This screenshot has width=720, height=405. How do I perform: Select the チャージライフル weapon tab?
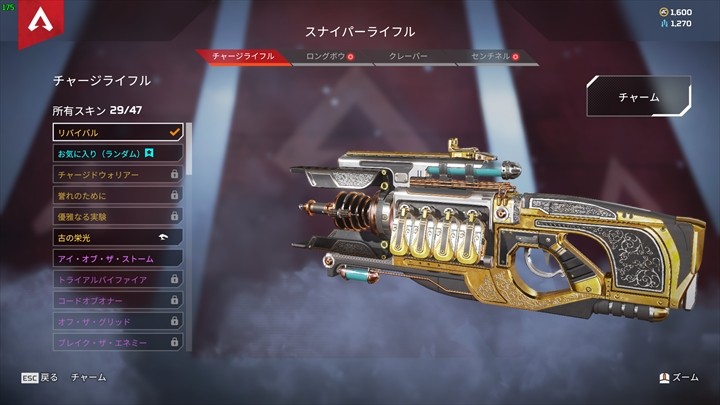(x=243, y=57)
